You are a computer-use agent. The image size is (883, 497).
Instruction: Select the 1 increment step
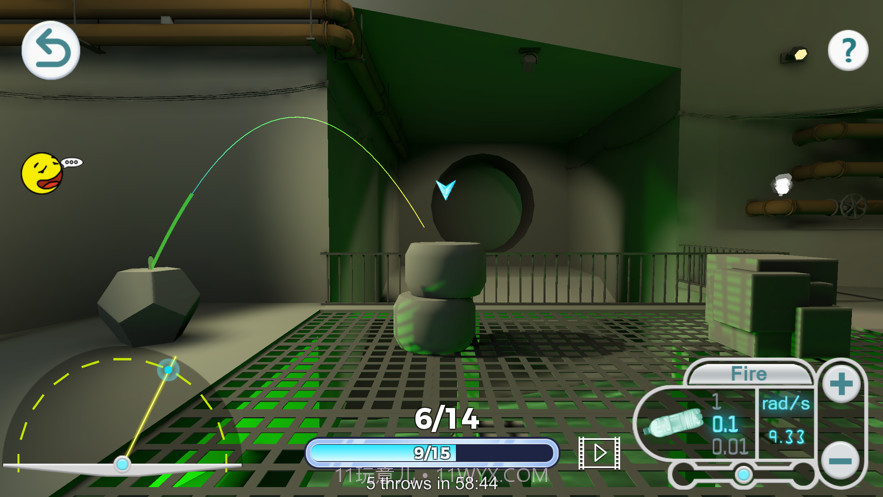click(716, 402)
